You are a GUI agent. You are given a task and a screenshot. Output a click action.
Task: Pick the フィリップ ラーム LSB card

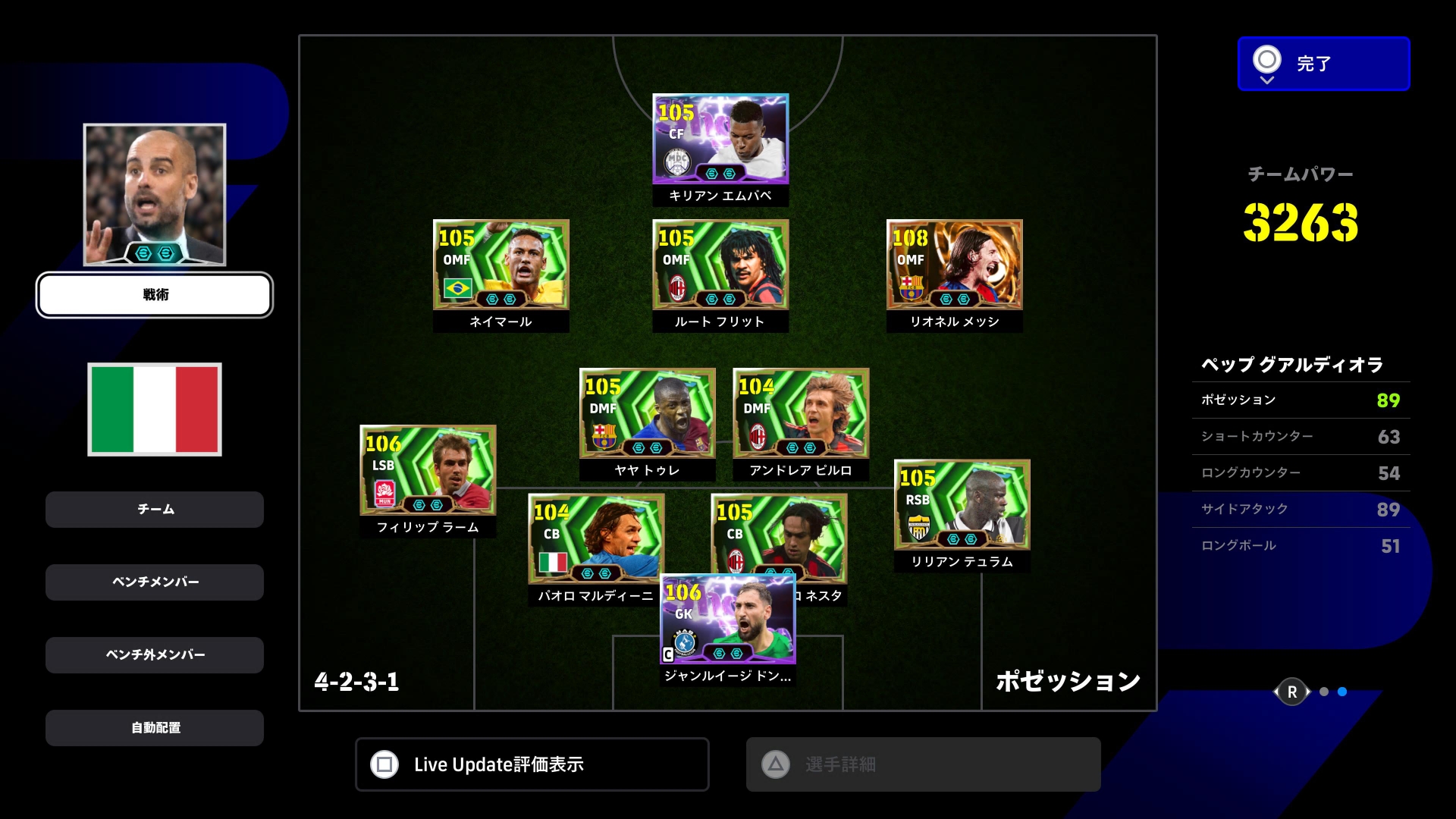tap(428, 471)
